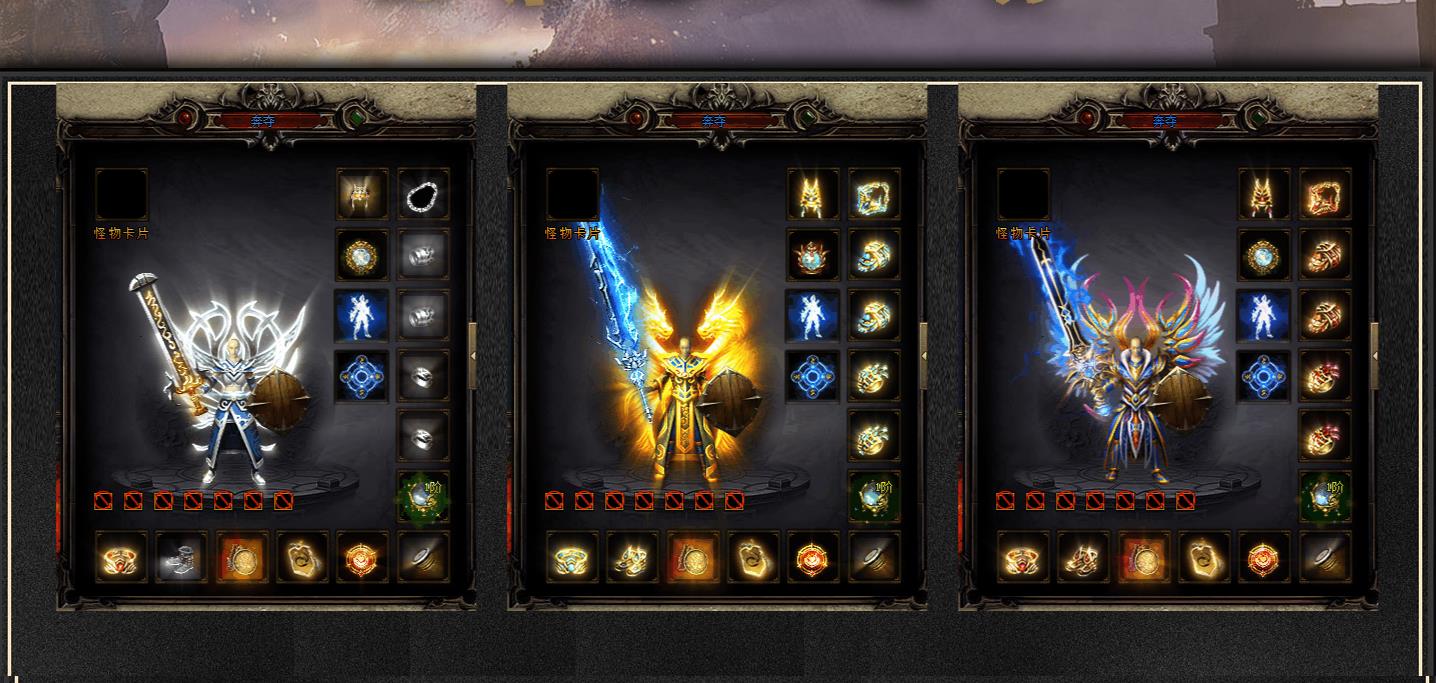
Task: Click the pink-winged warrior's blue rune circle slot
Action: [1264, 376]
